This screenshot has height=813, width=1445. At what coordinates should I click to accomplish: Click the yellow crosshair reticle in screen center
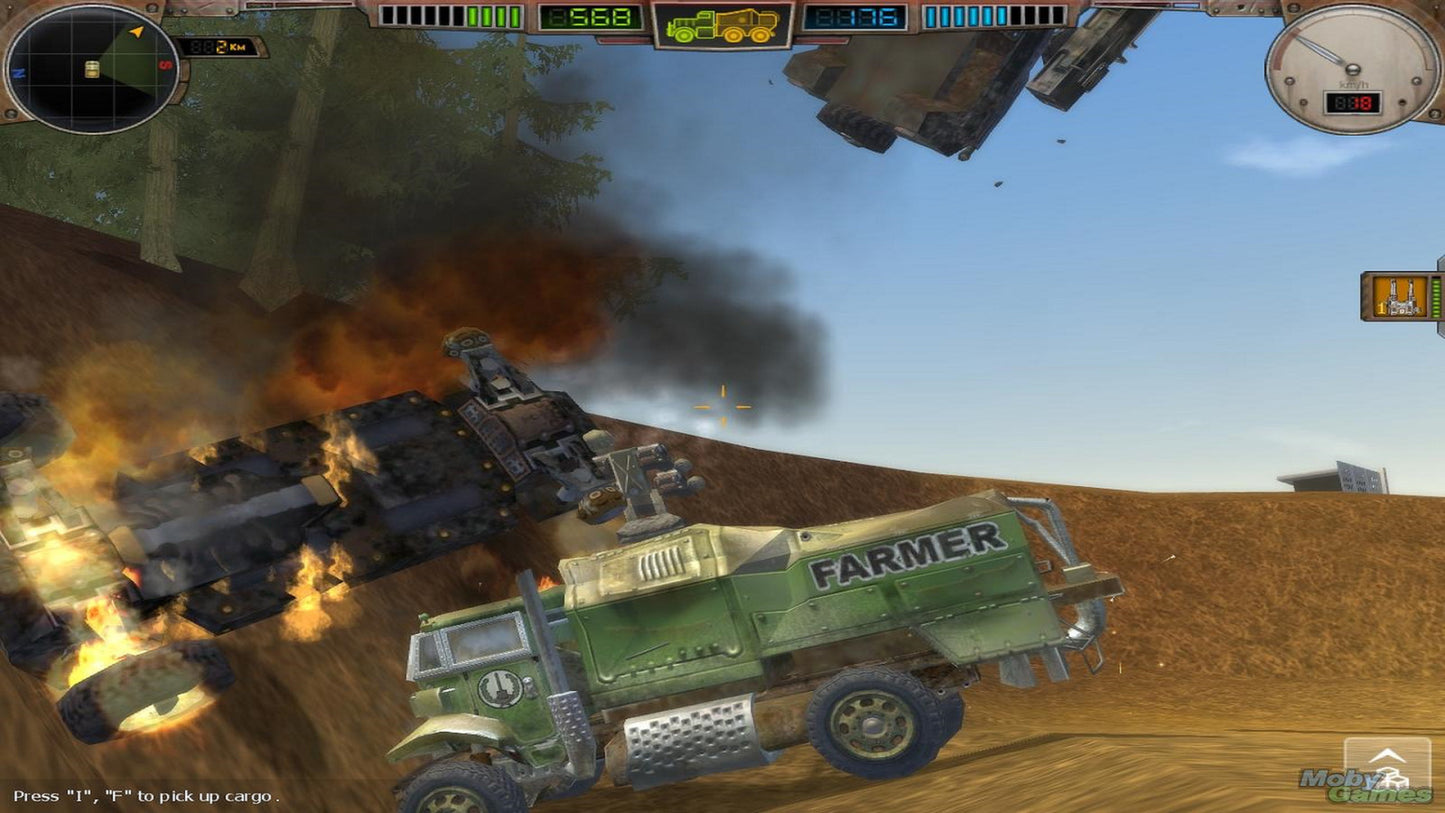point(722,406)
